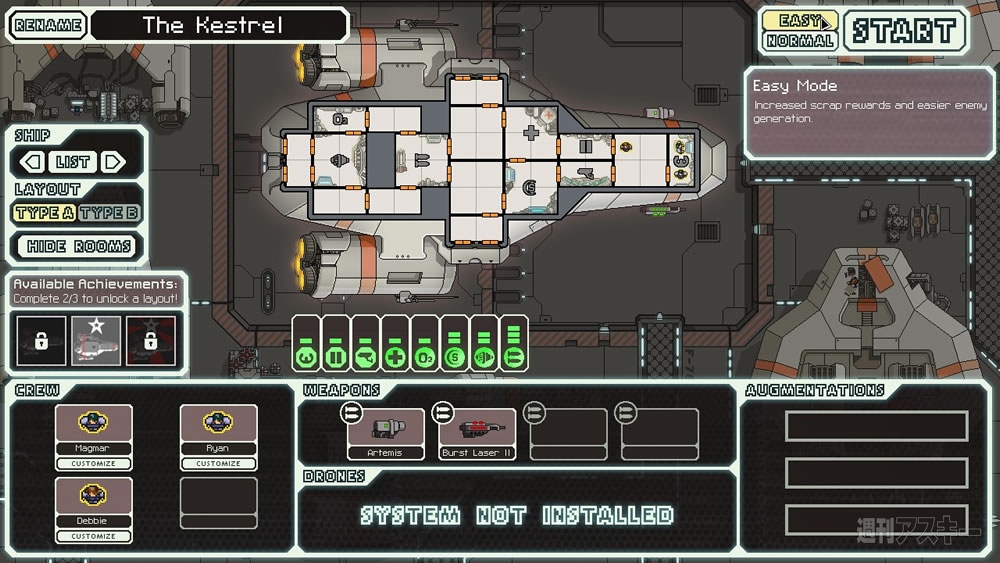The width and height of the screenshot is (1000, 563).
Task: Customize crew member Debbie
Action: (92, 536)
